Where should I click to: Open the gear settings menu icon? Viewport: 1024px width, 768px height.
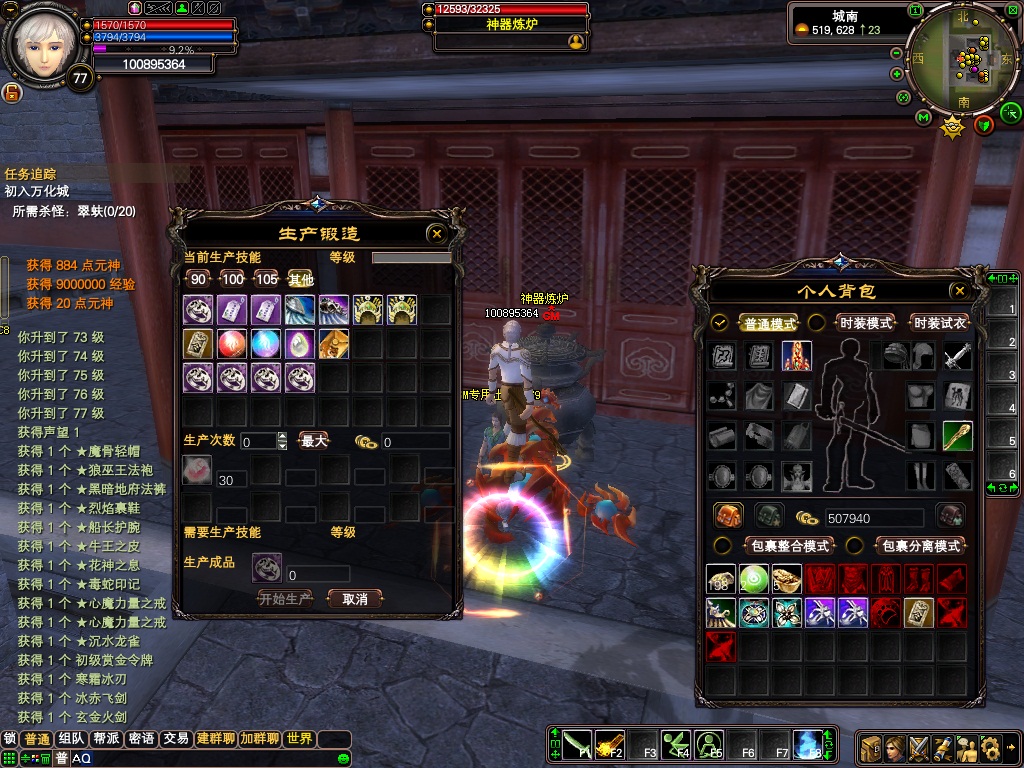pos(991,747)
